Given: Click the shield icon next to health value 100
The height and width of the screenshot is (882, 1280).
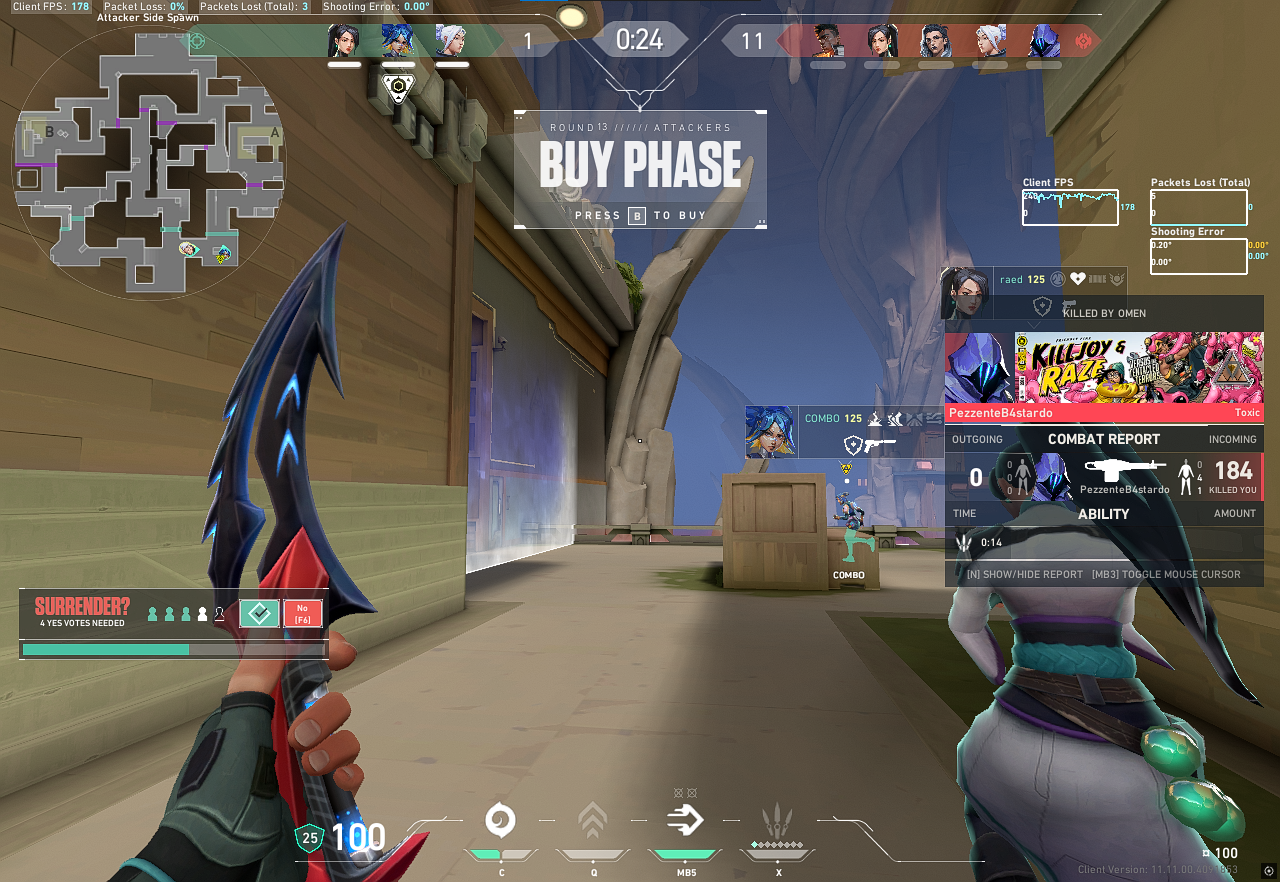Looking at the screenshot, I should 311,837.
